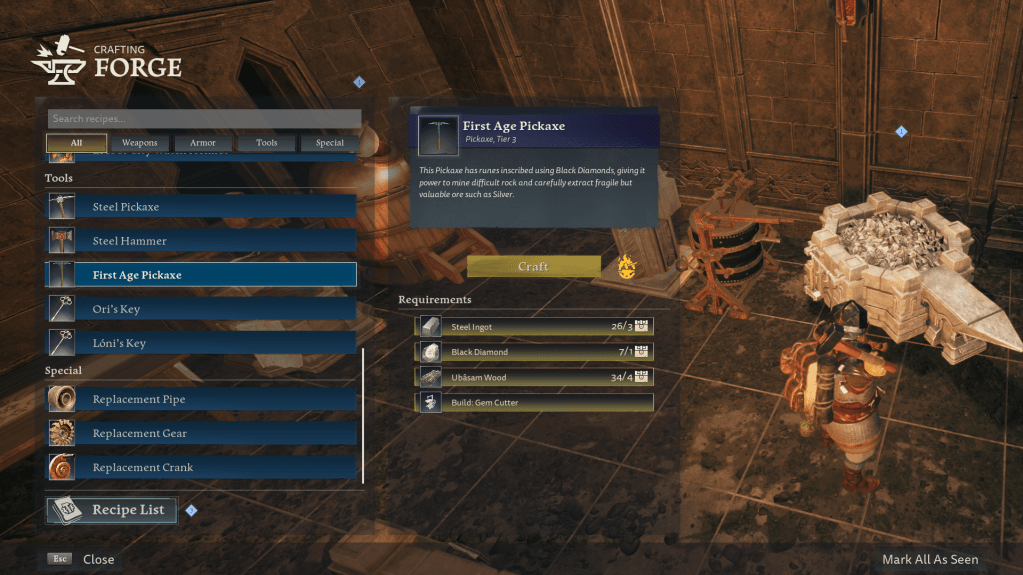Select the All category tab
This screenshot has width=1023, height=575.
coord(76,143)
